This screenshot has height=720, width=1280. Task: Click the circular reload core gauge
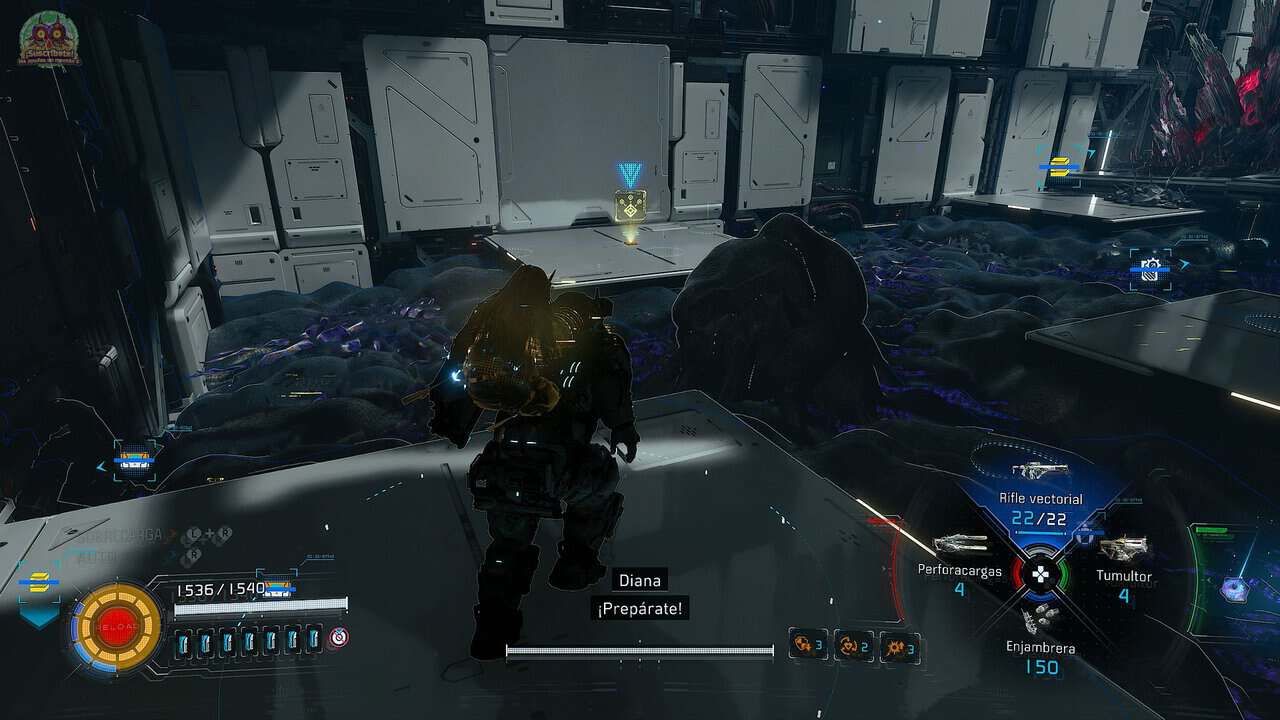click(118, 627)
